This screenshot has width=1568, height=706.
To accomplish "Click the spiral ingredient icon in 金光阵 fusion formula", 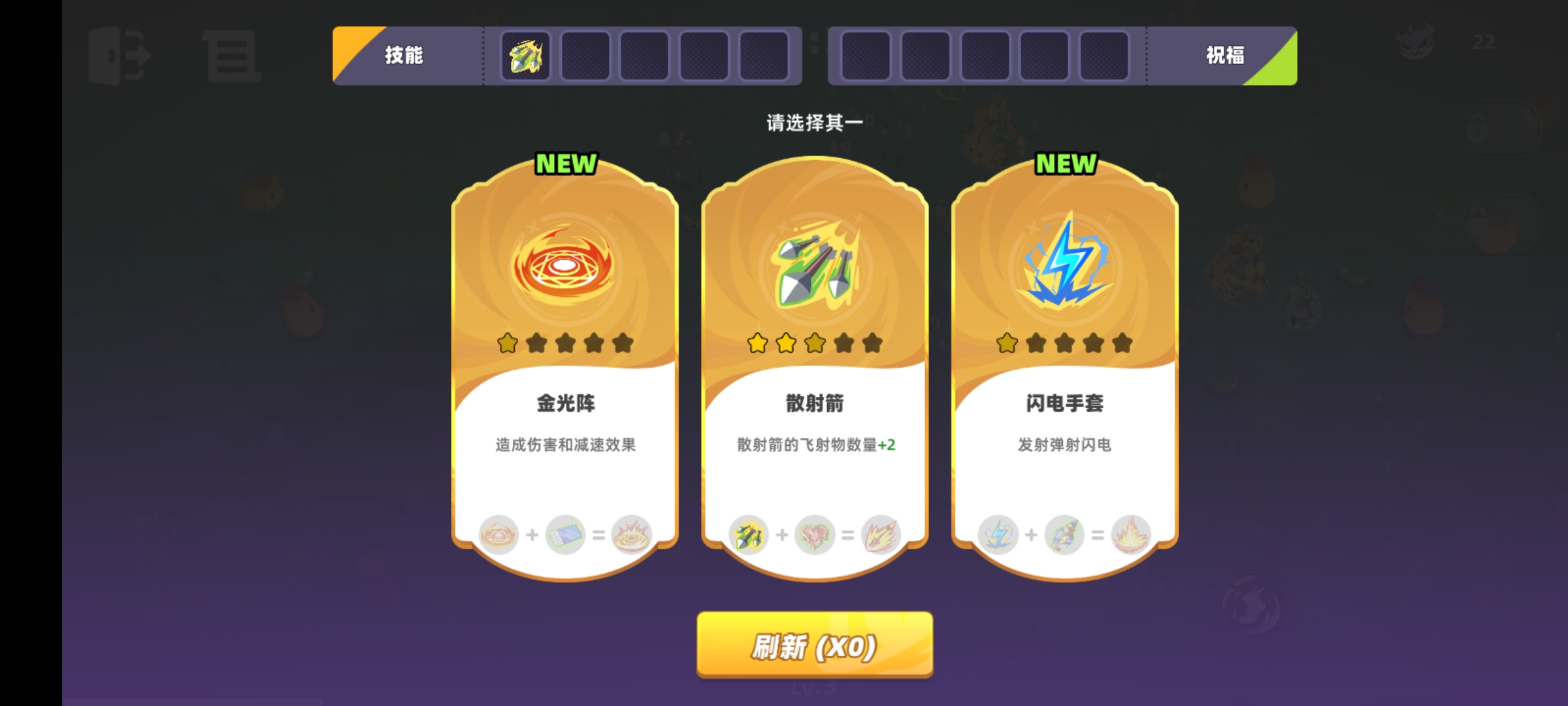I will click(x=499, y=535).
